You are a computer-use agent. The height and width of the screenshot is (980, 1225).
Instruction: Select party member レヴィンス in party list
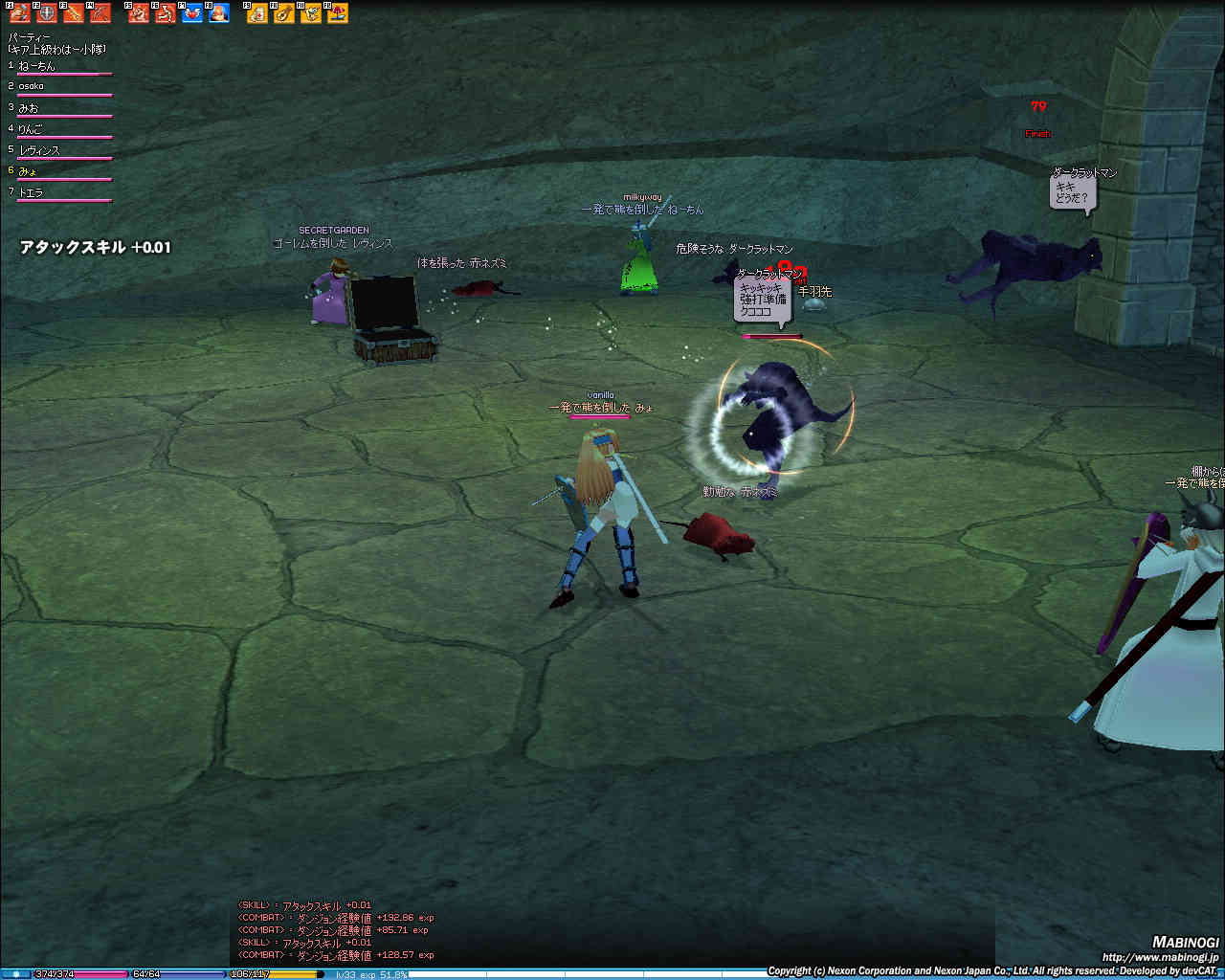[x=39, y=150]
